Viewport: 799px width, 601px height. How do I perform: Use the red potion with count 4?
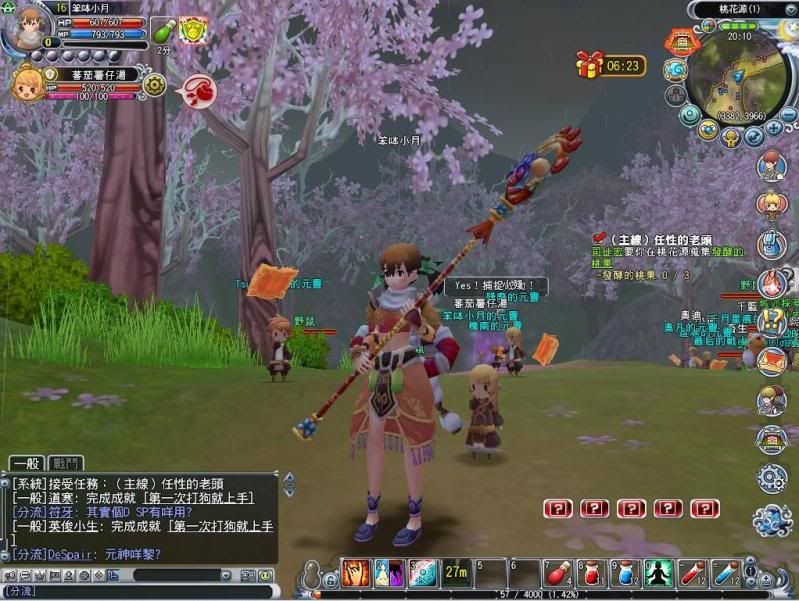coord(557,573)
